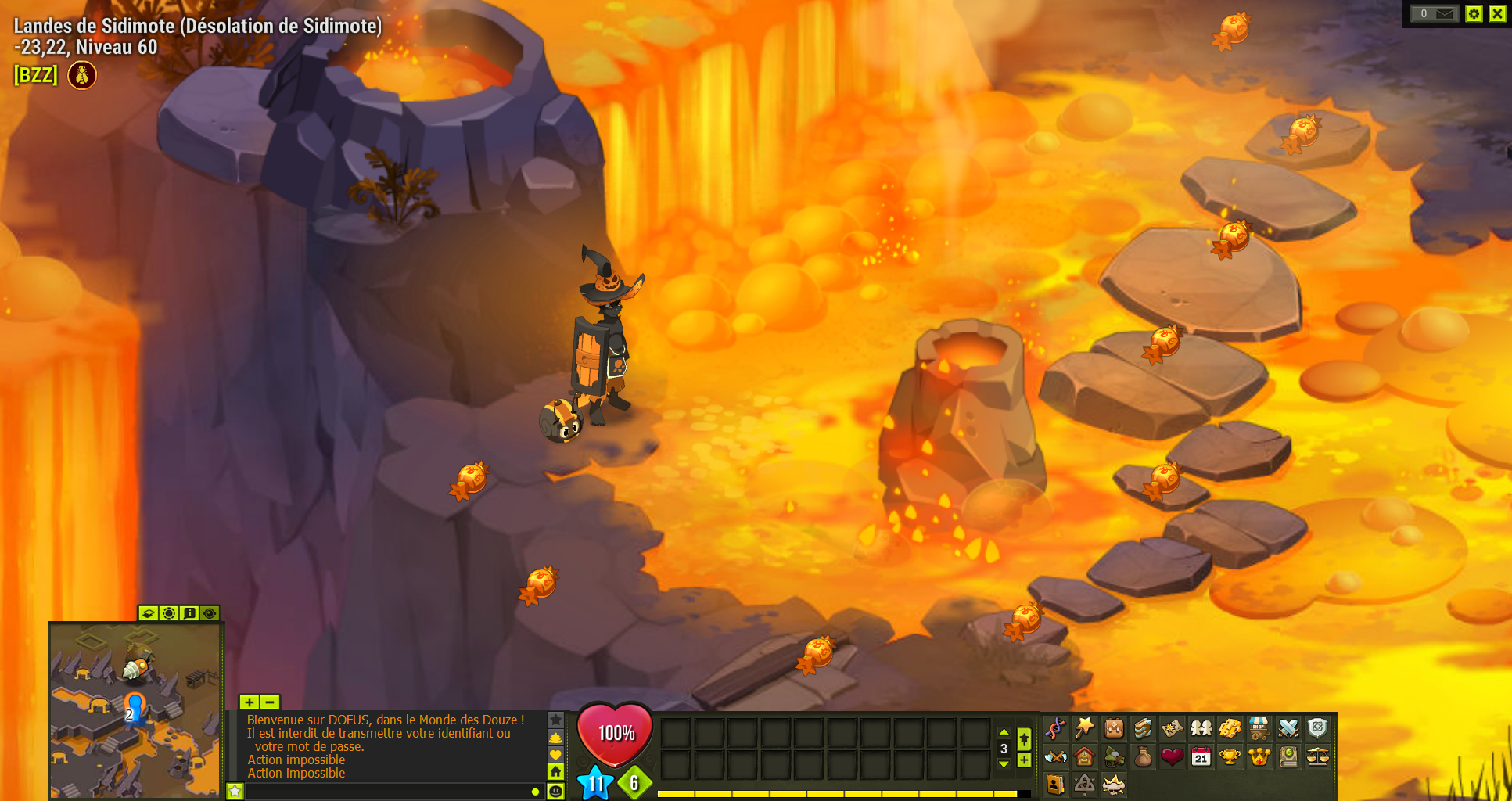Enlarge the chat with the plus button
This screenshot has height=801, width=1512.
tap(250, 702)
